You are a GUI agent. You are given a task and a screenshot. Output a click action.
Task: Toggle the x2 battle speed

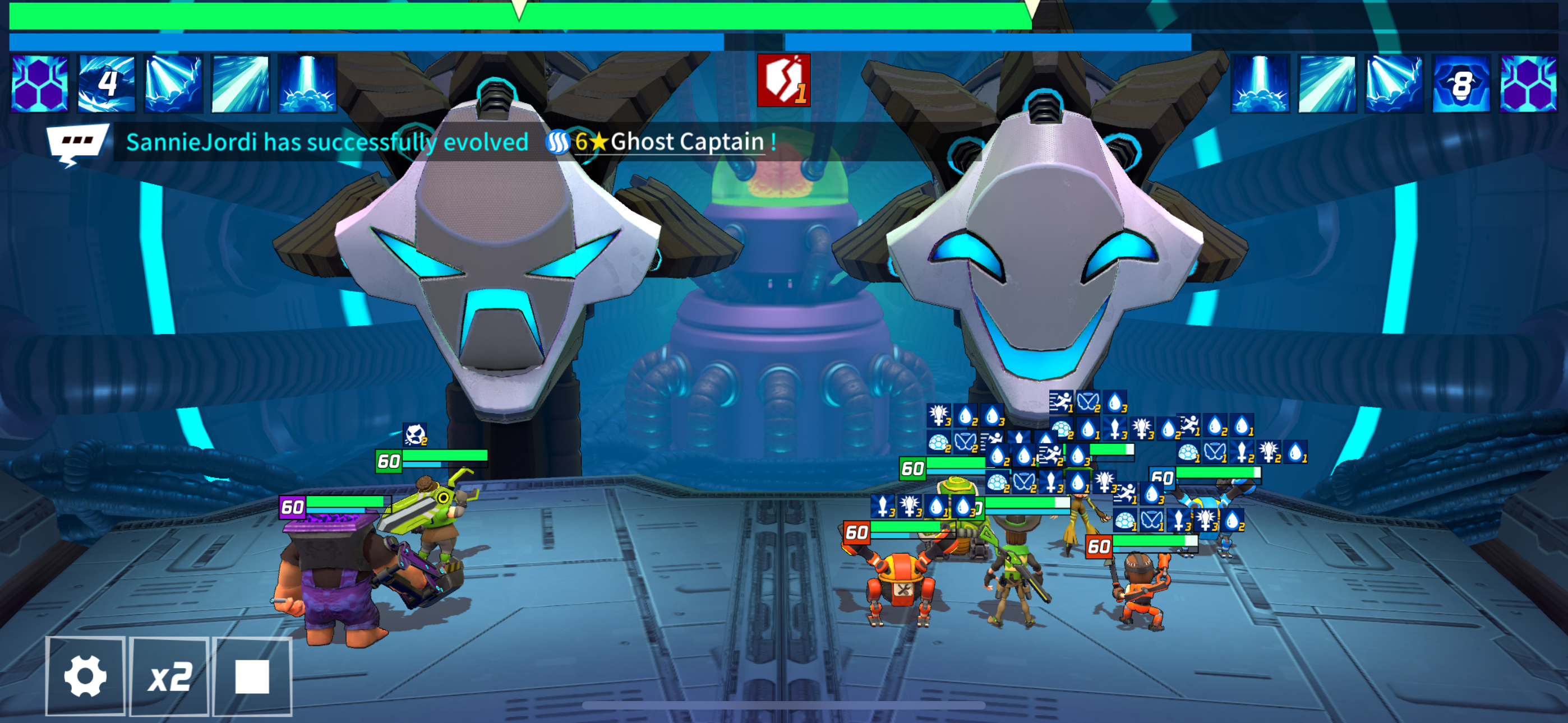pyautogui.click(x=170, y=675)
